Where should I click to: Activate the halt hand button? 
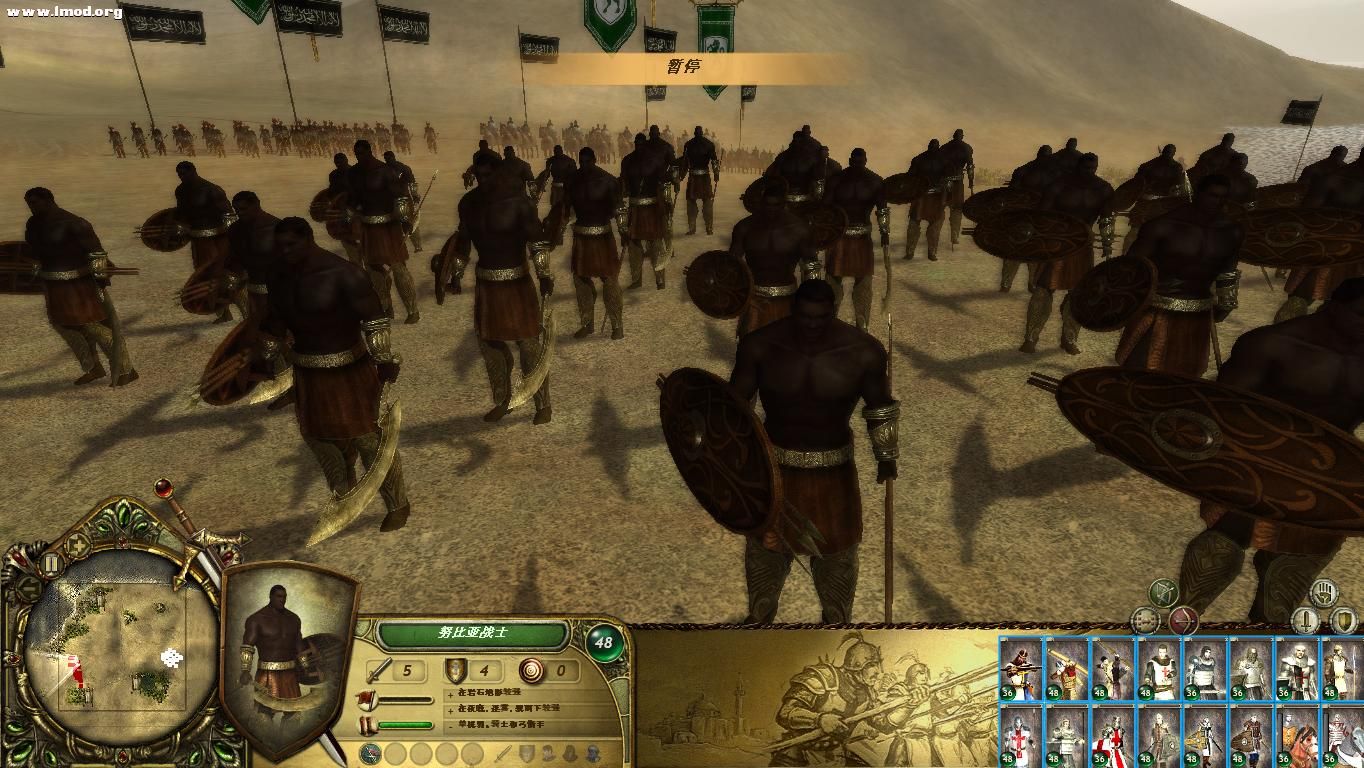(1323, 591)
